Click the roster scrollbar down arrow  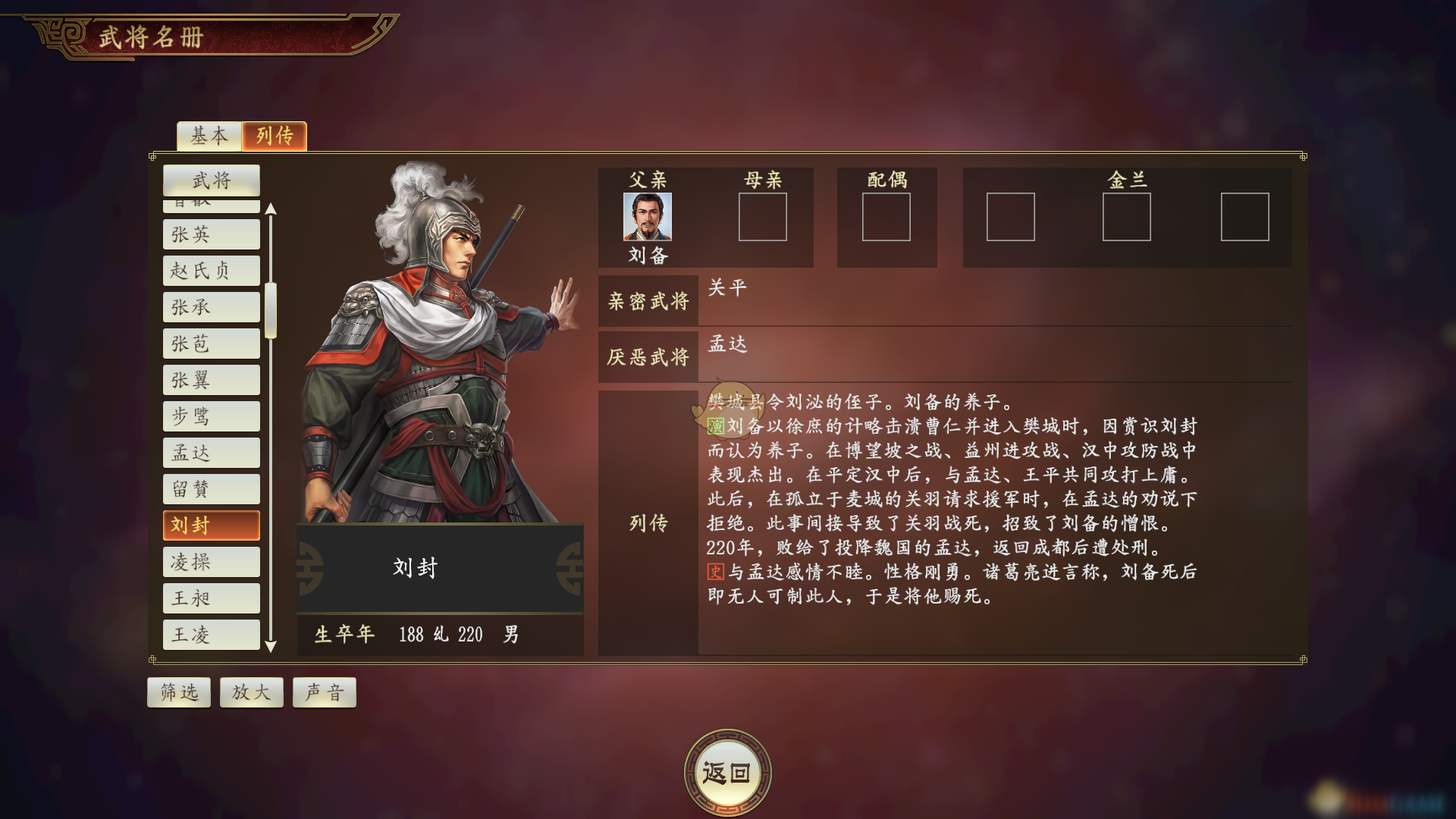pos(271,648)
